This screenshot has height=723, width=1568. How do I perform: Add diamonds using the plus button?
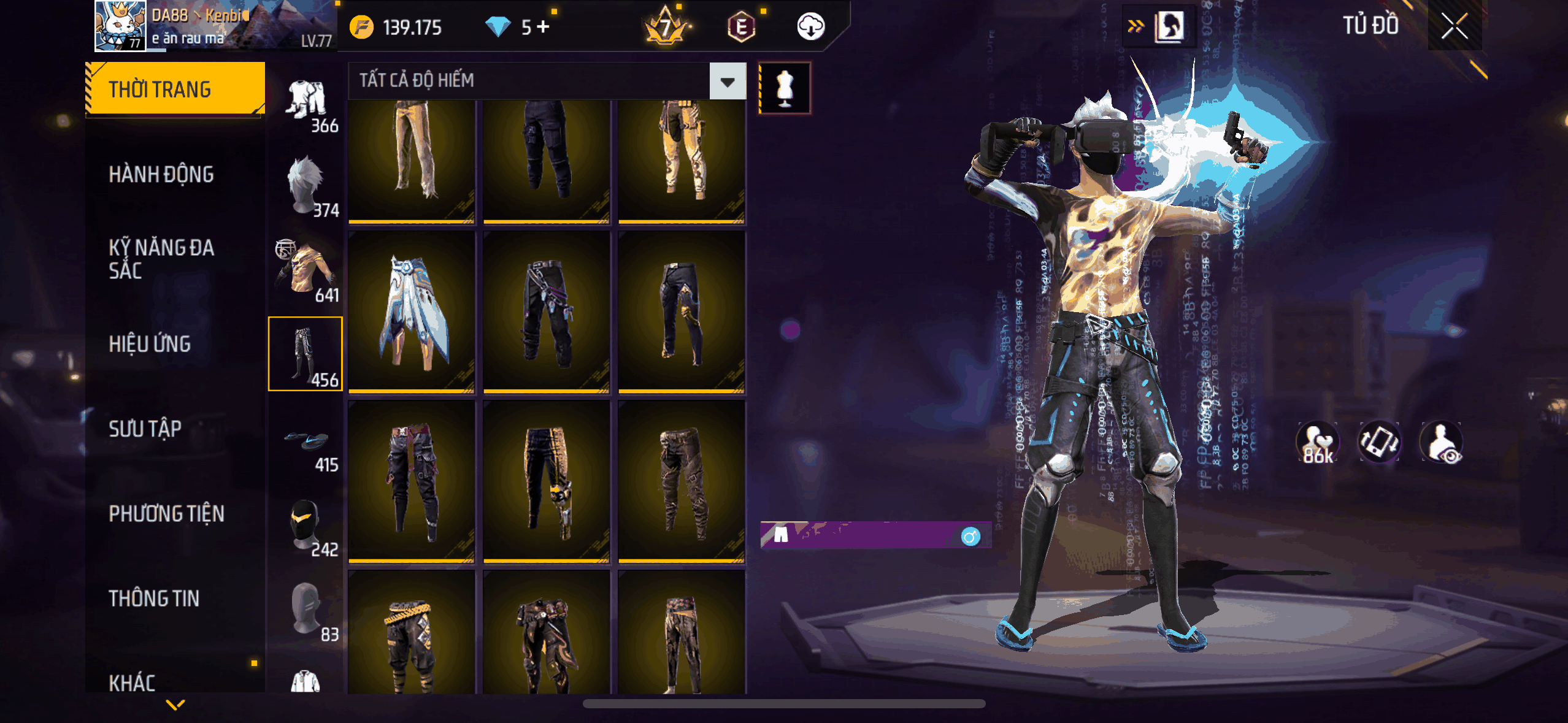point(543,27)
